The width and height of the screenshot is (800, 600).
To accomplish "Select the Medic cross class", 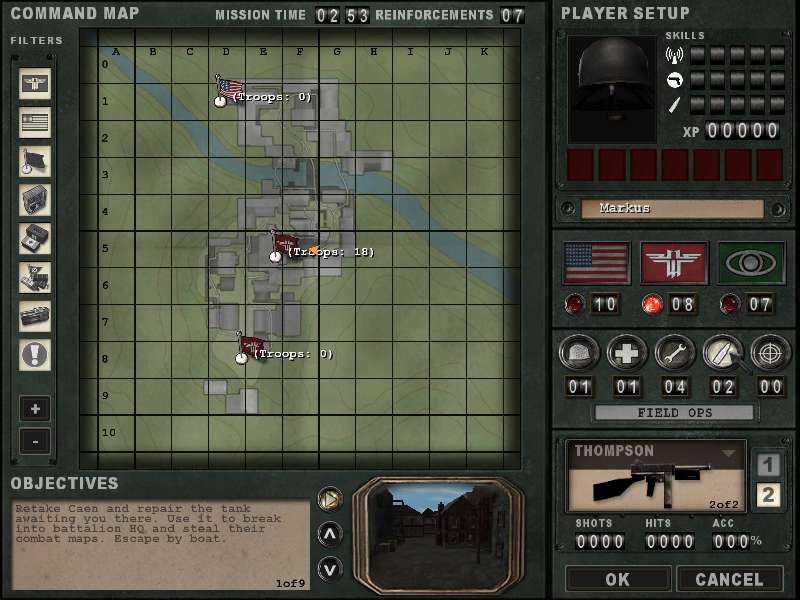I will 627,353.
